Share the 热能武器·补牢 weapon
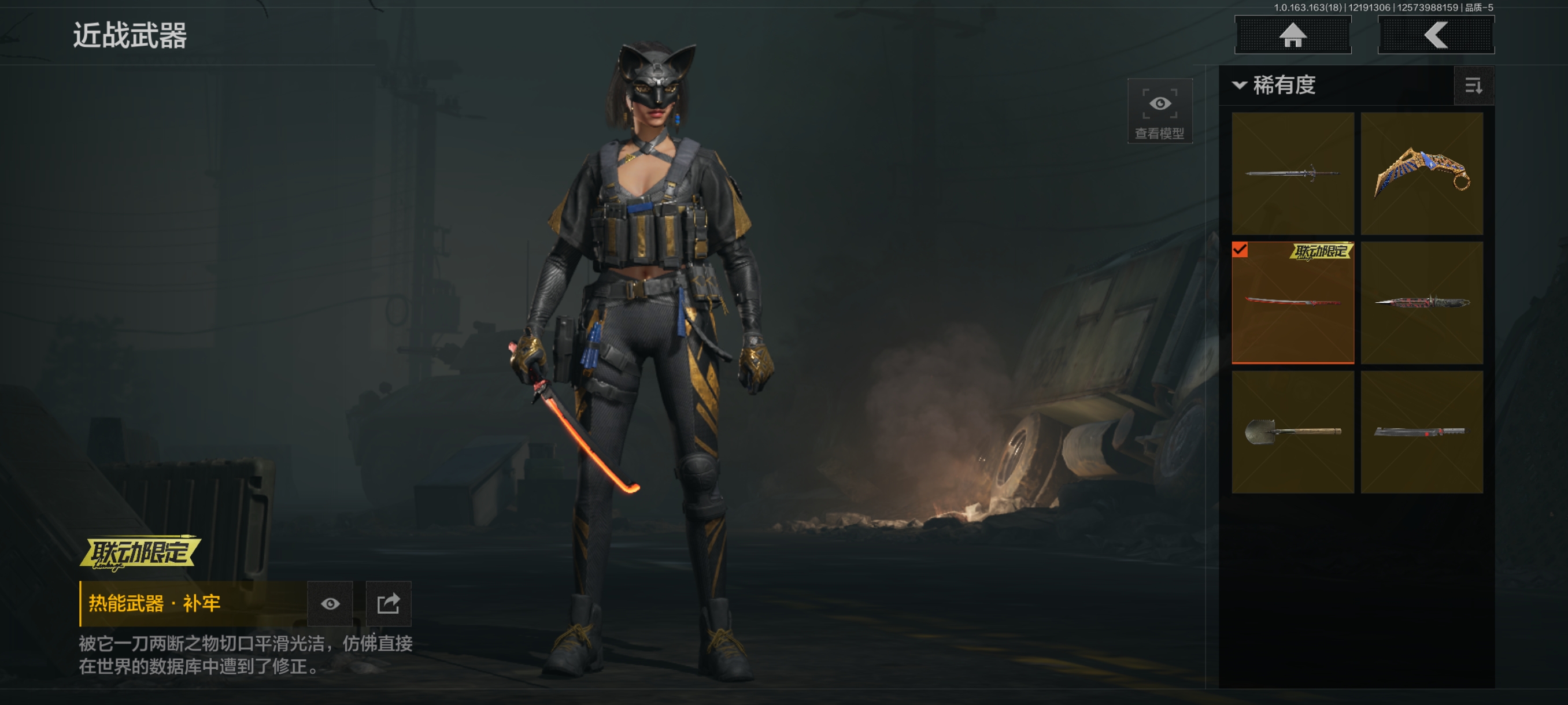Viewport: 1568px width, 705px height. click(x=389, y=603)
